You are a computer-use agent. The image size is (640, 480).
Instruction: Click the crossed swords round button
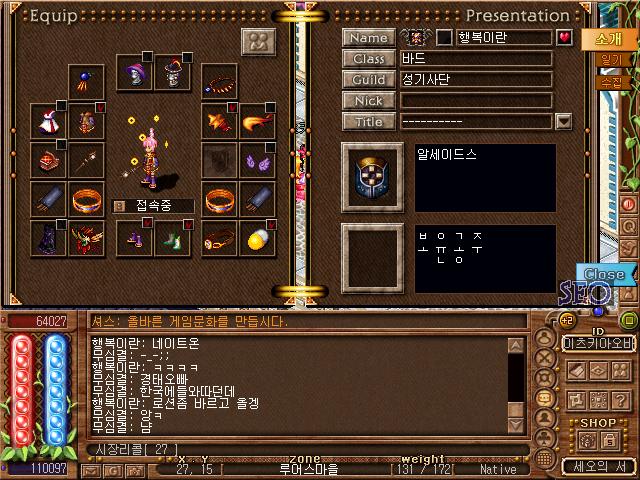click(x=545, y=355)
